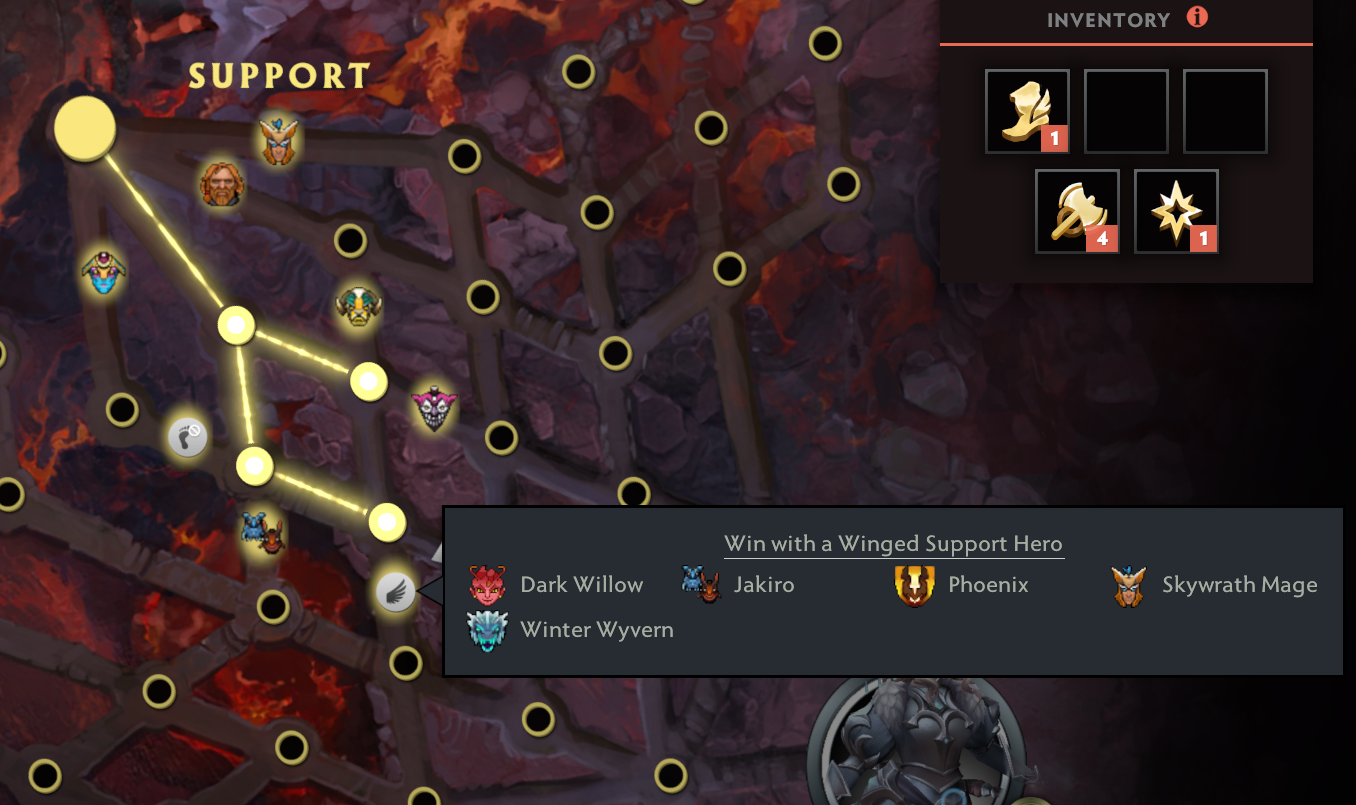This screenshot has height=805, width=1356.
Task: Open the Inventory info button
Action: (1197, 17)
